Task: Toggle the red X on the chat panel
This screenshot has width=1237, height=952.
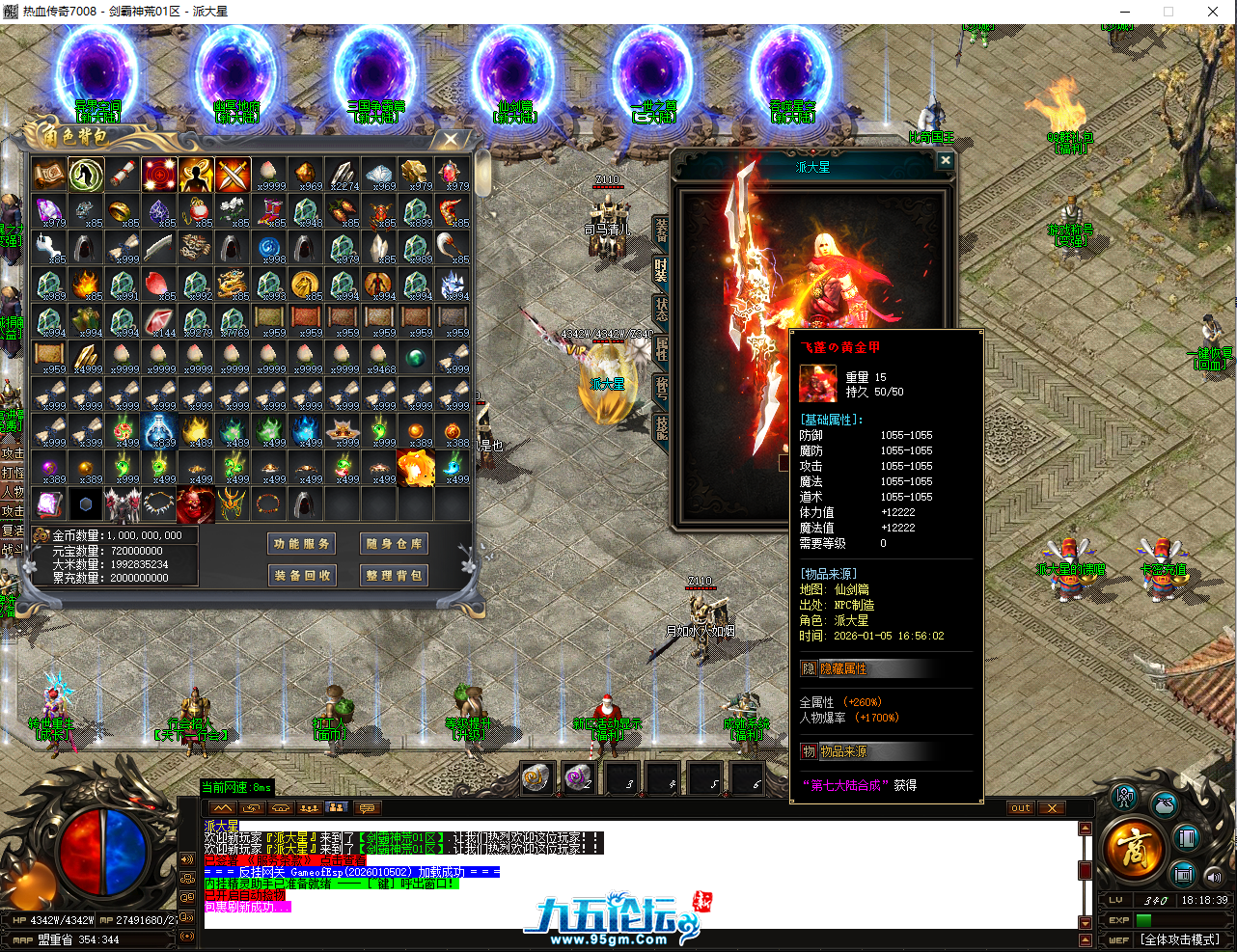Action: (x=1051, y=808)
